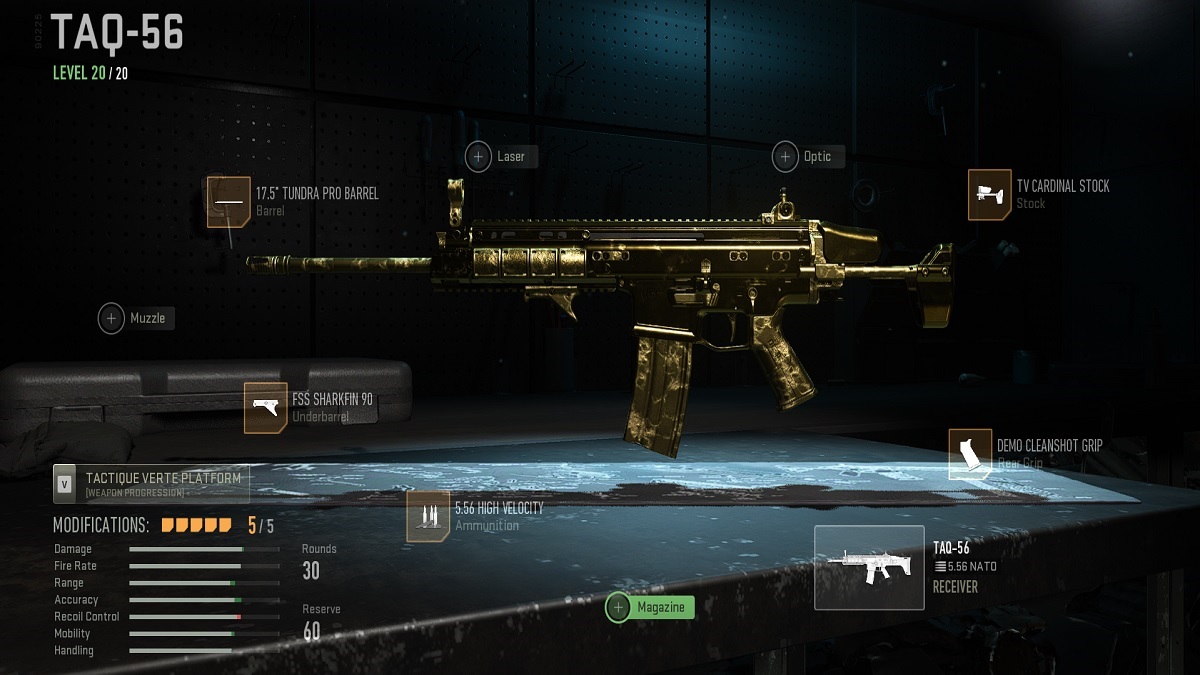The image size is (1200, 675).
Task: Edit the 5.56 High Velocity ammunition
Action: pyautogui.click(x=428, y=517)
